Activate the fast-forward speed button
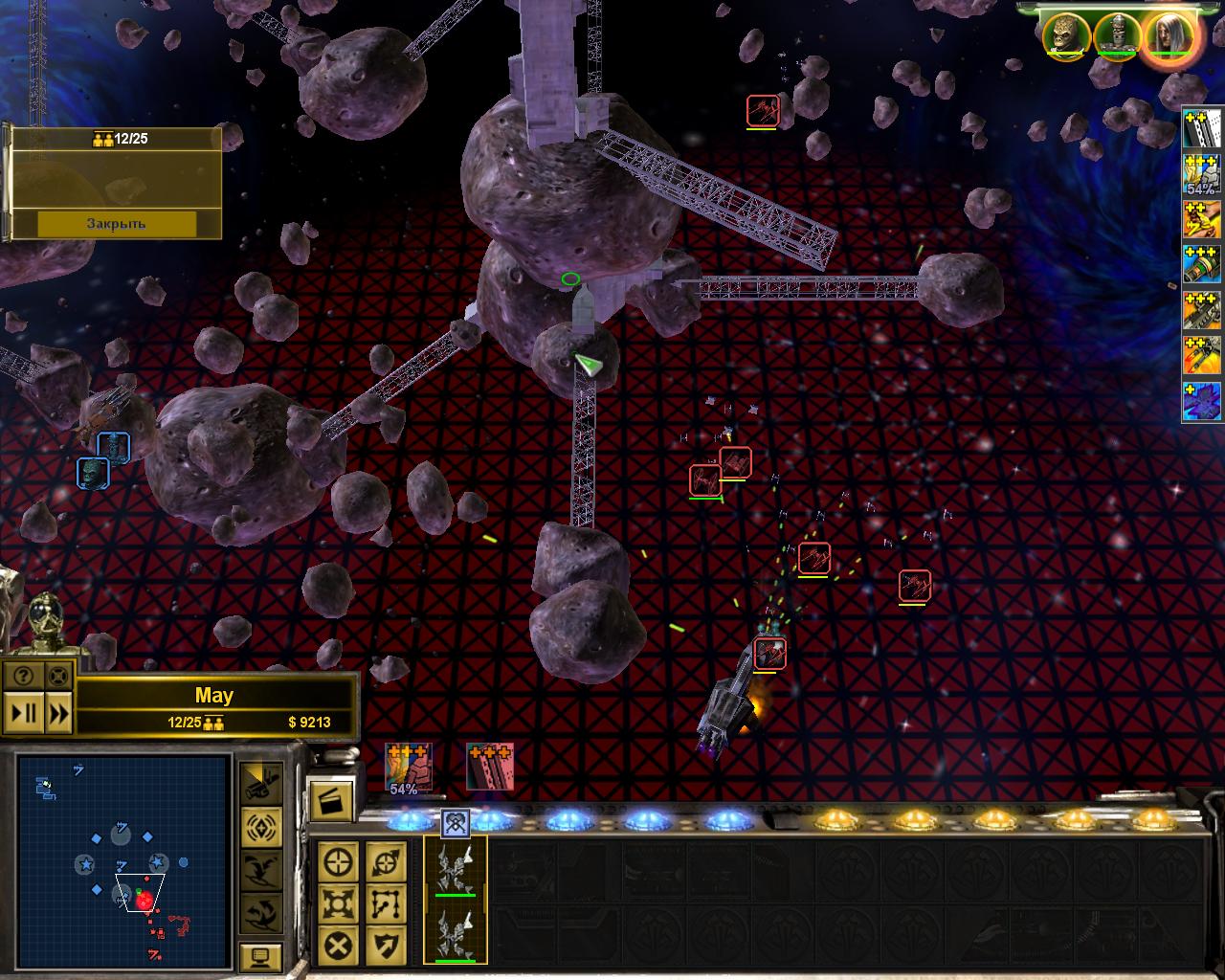Screen dimensions: 1225x980 [x=58, y=712]
